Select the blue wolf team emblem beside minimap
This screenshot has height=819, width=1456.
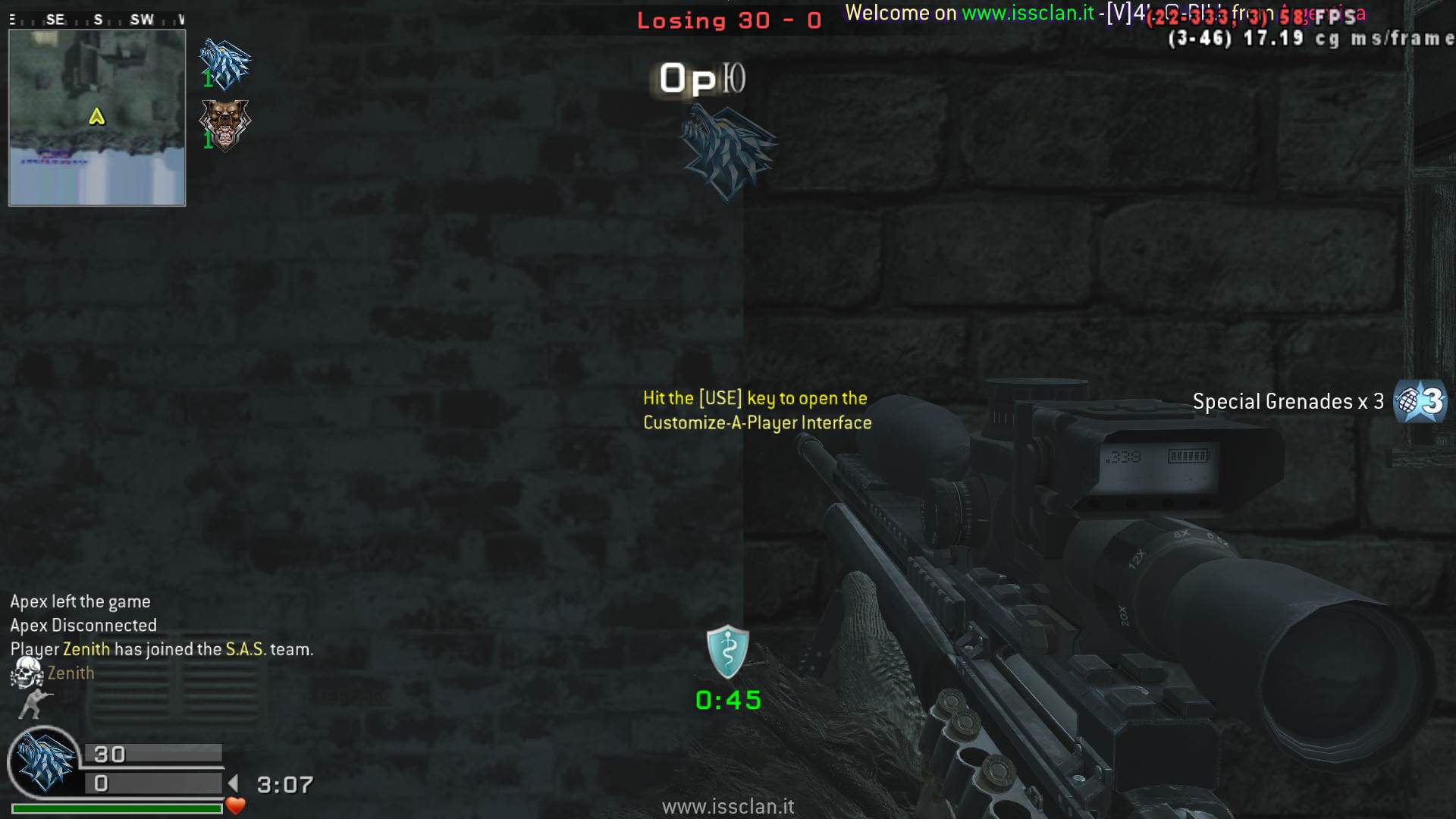coord(224,64)
